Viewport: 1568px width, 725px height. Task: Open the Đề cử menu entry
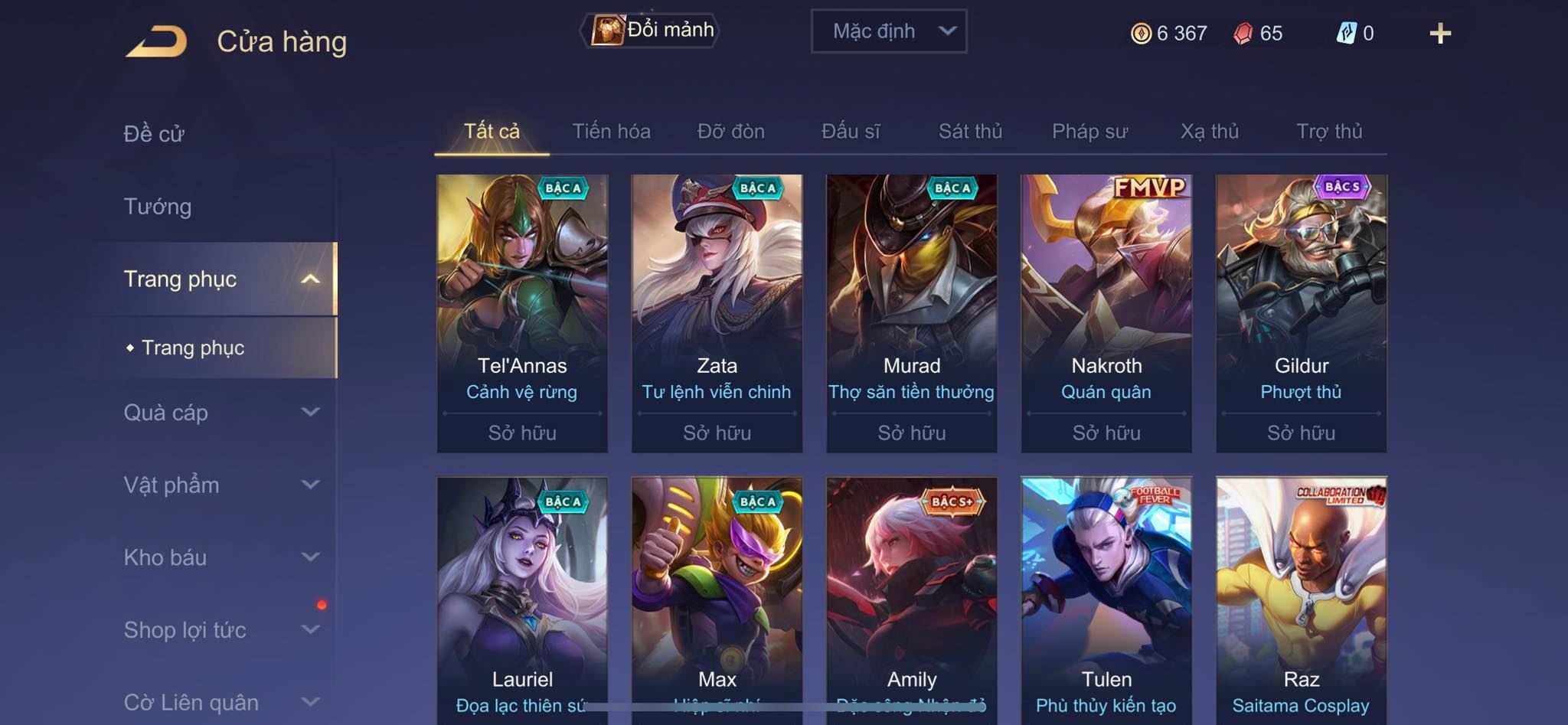[154, 134]
